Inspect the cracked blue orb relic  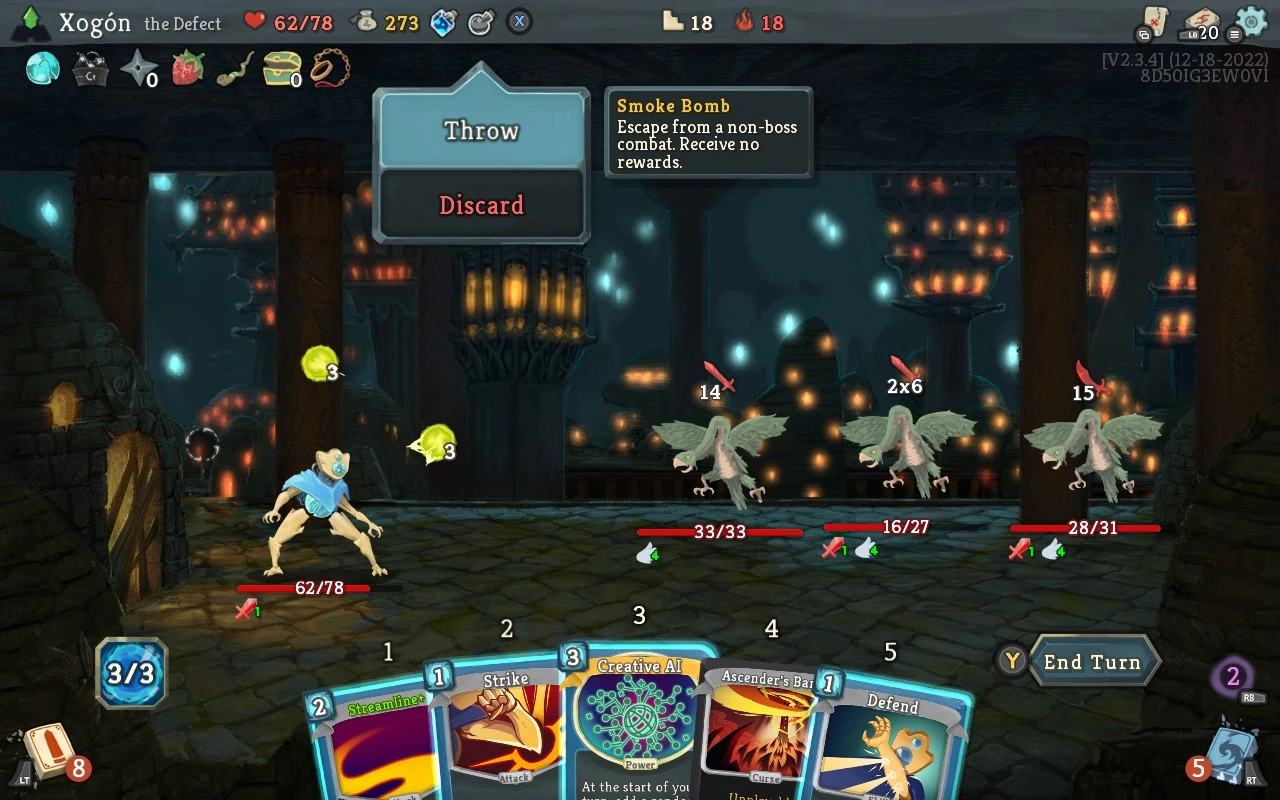tap(43, 69)
